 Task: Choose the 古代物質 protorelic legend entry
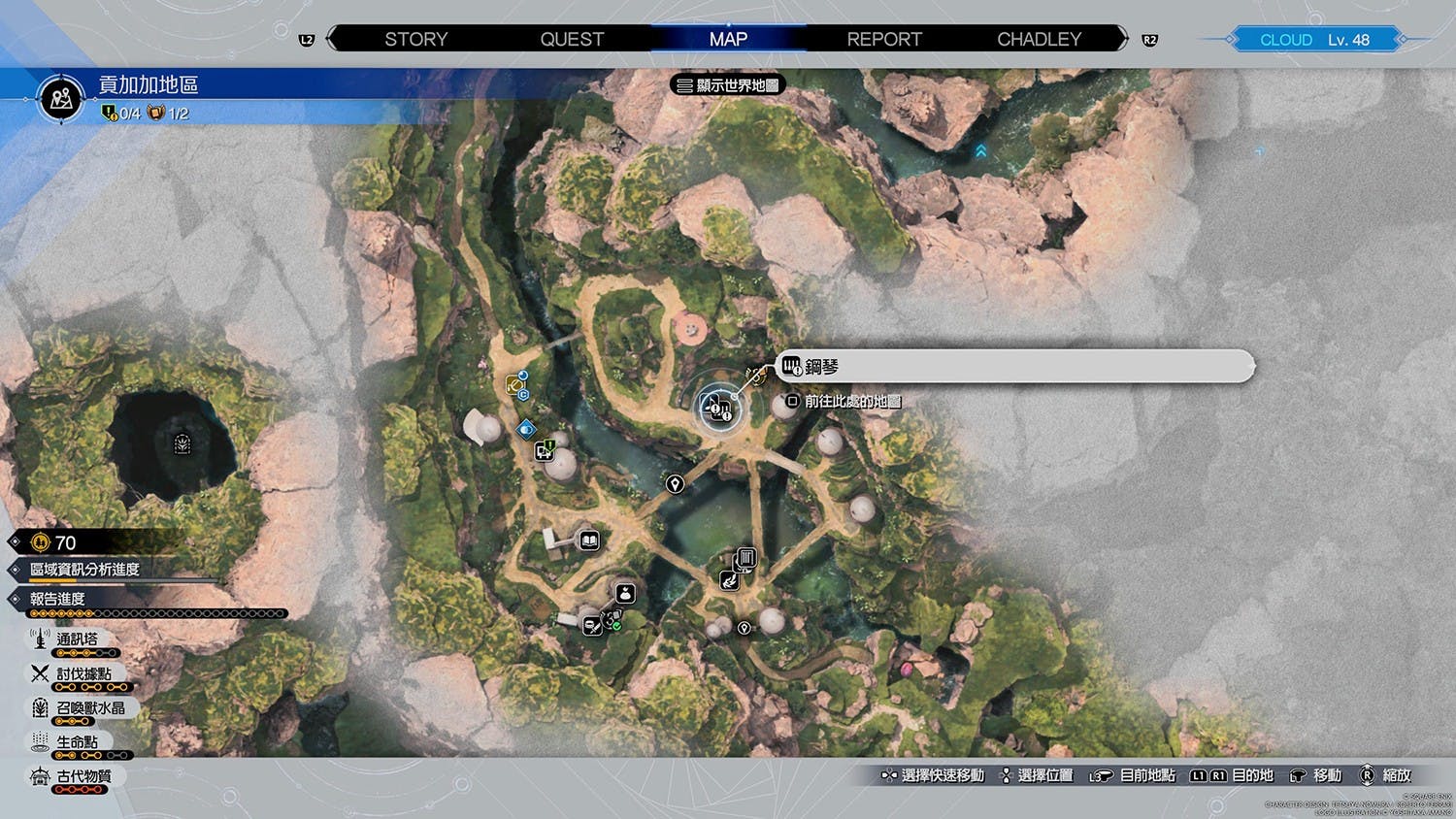(83, 776)
